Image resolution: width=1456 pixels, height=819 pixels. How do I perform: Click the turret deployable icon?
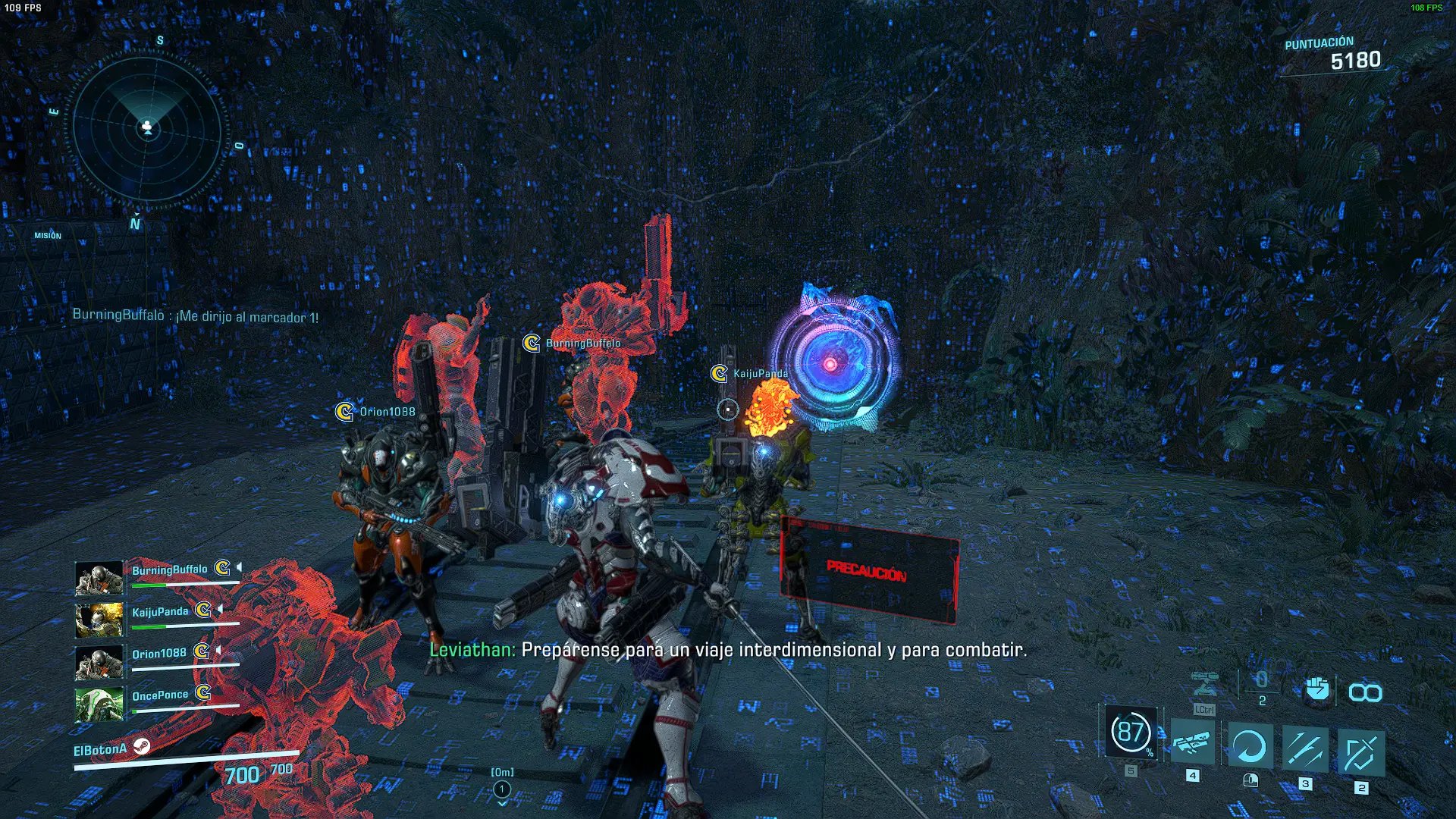point(1204,684)
